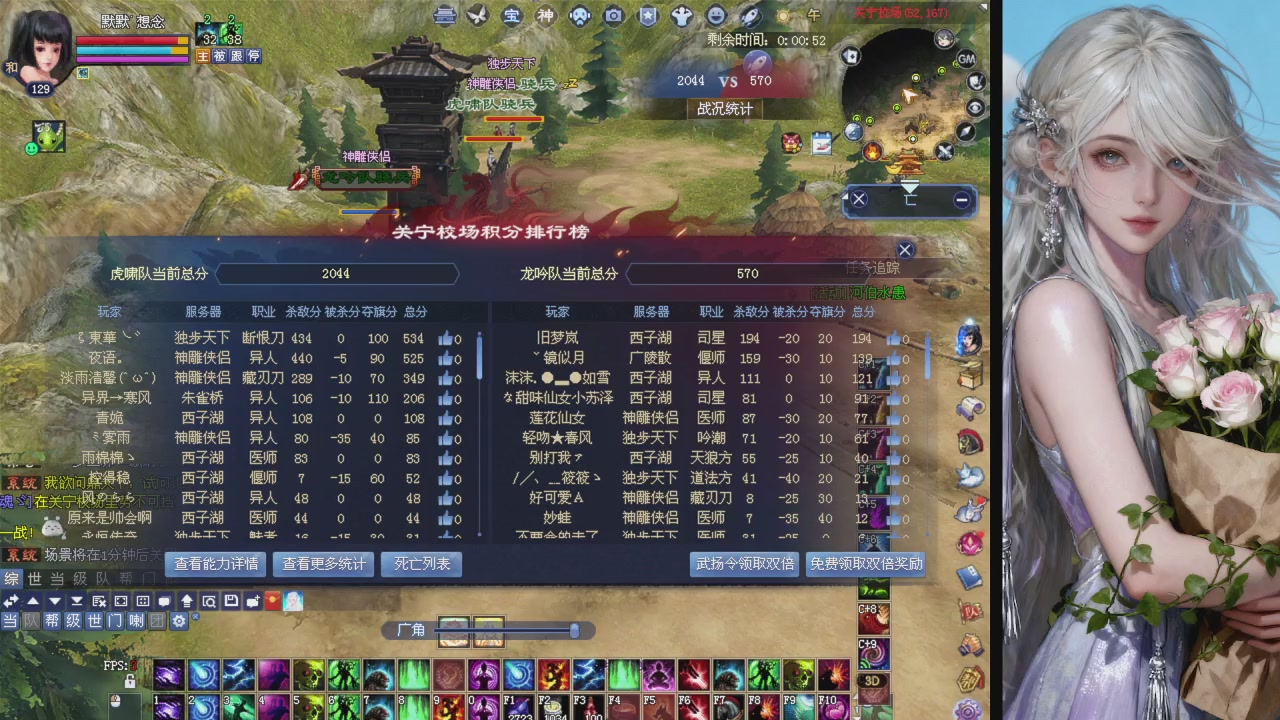This screenshot has width=1280, height=720.
Task: Click the 死亡列表 death list button
Action: coord(421,564)
